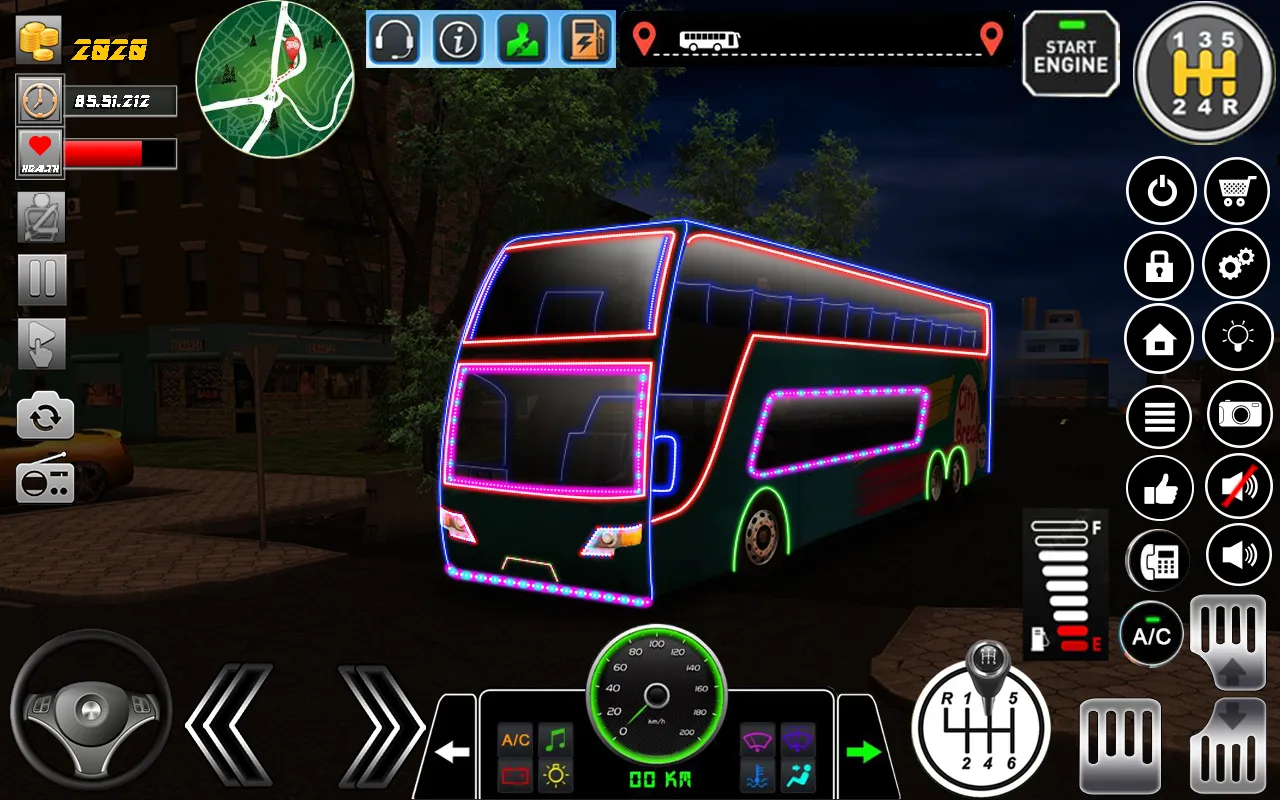The image size is (1280, 800).
Task: Open the green circular minimap
Action: pos(274,80)
